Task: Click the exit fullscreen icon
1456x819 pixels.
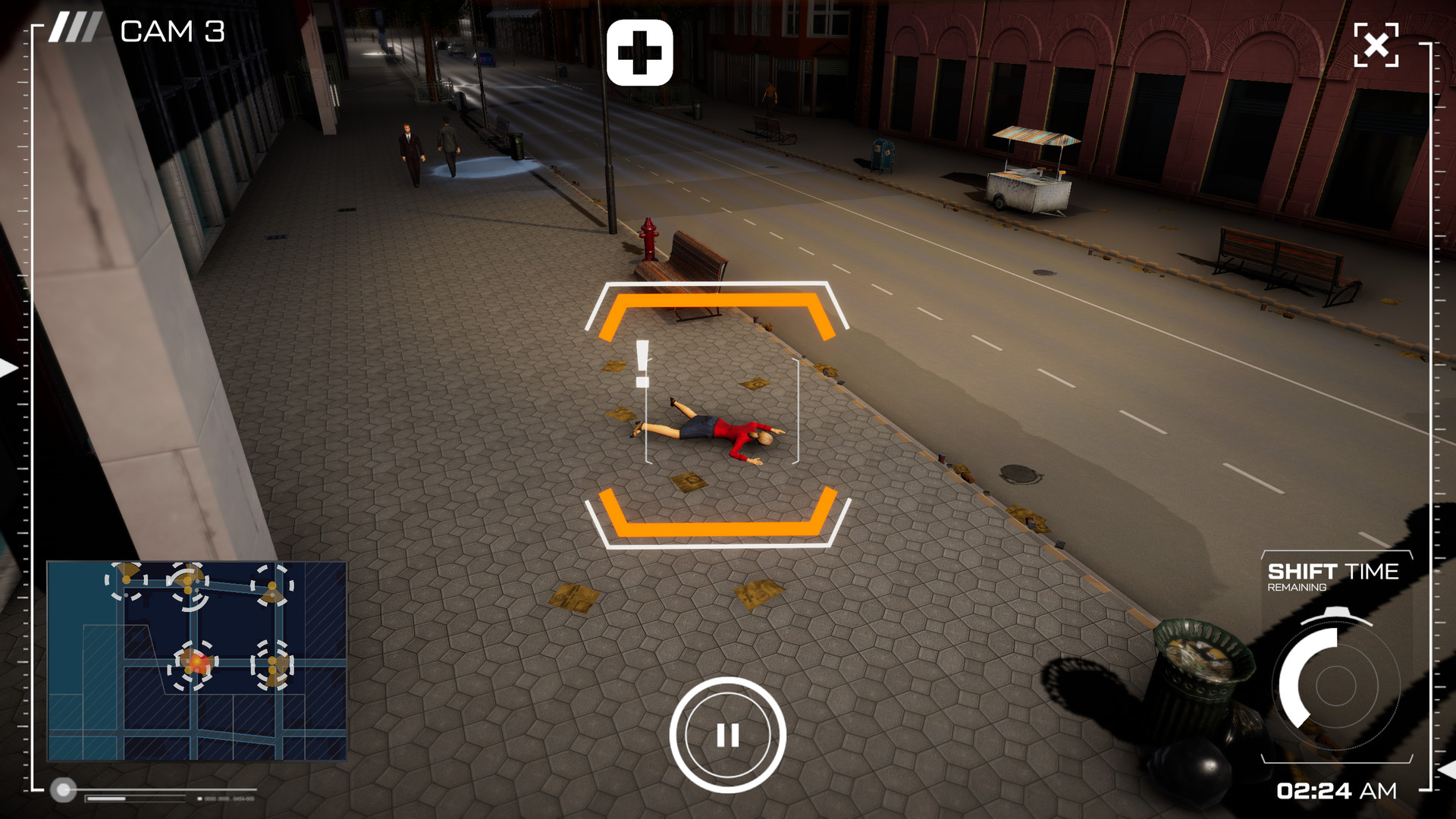Action: [x=1377, y=45]
